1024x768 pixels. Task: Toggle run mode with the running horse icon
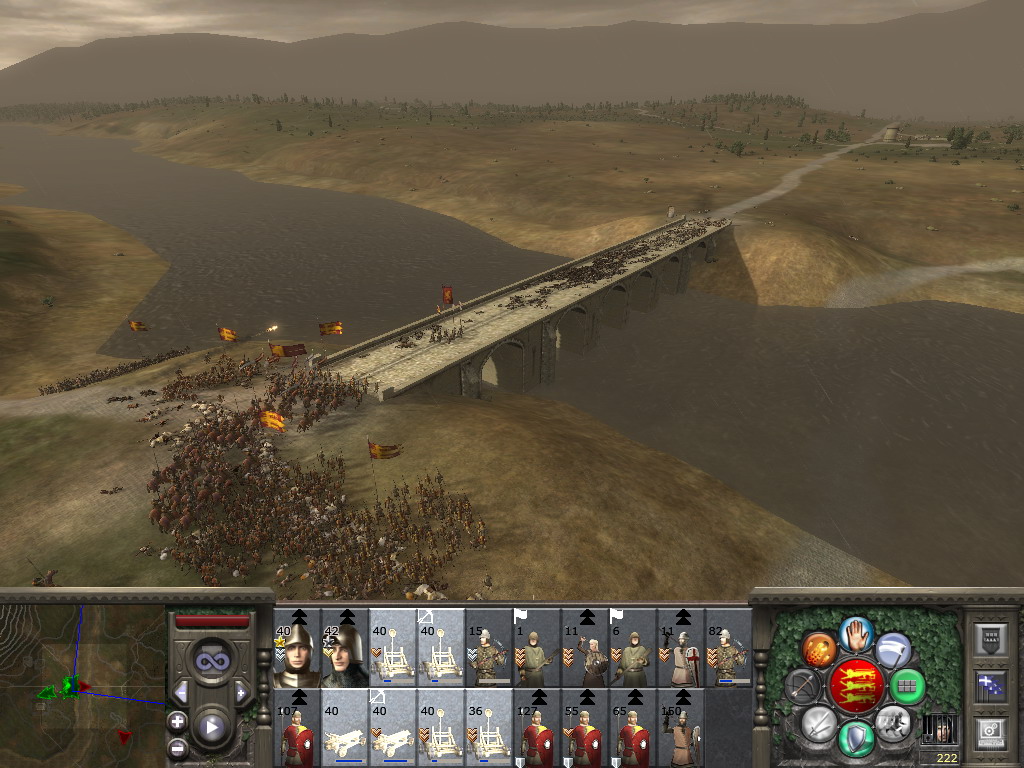pyautogui.click(x=892, y=721)
